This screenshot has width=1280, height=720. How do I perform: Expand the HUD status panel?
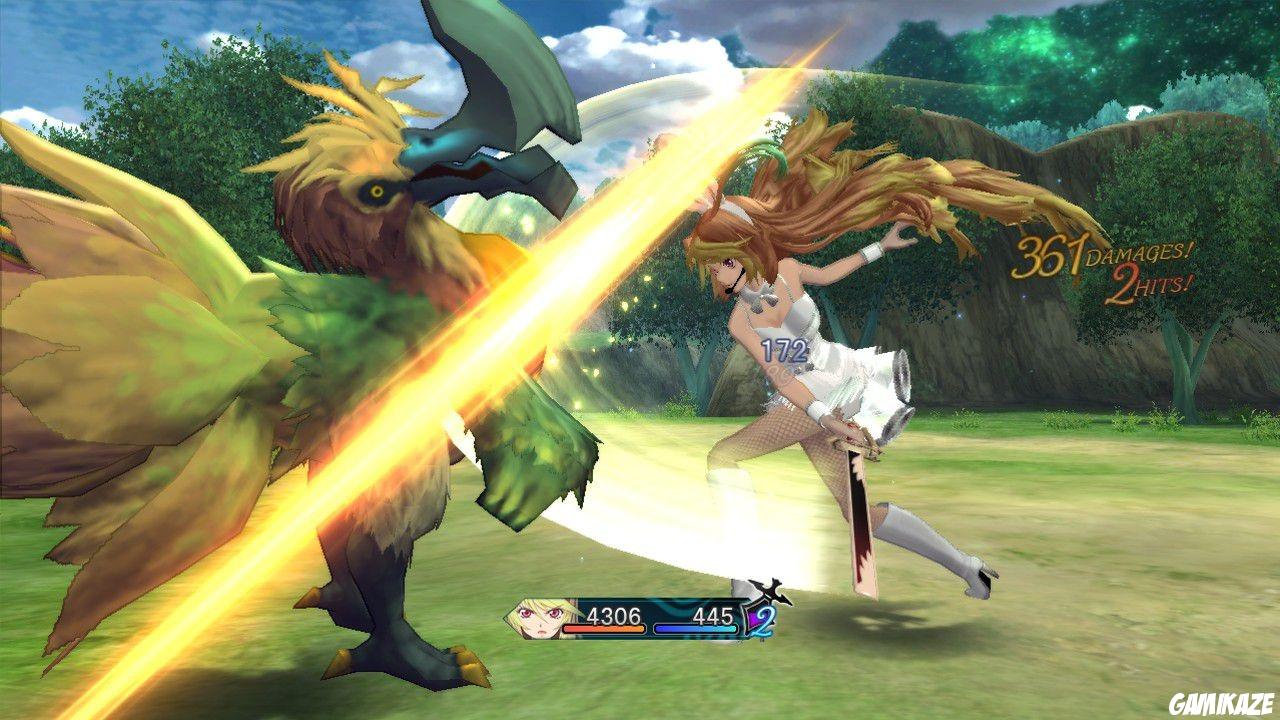pos(640,620)
